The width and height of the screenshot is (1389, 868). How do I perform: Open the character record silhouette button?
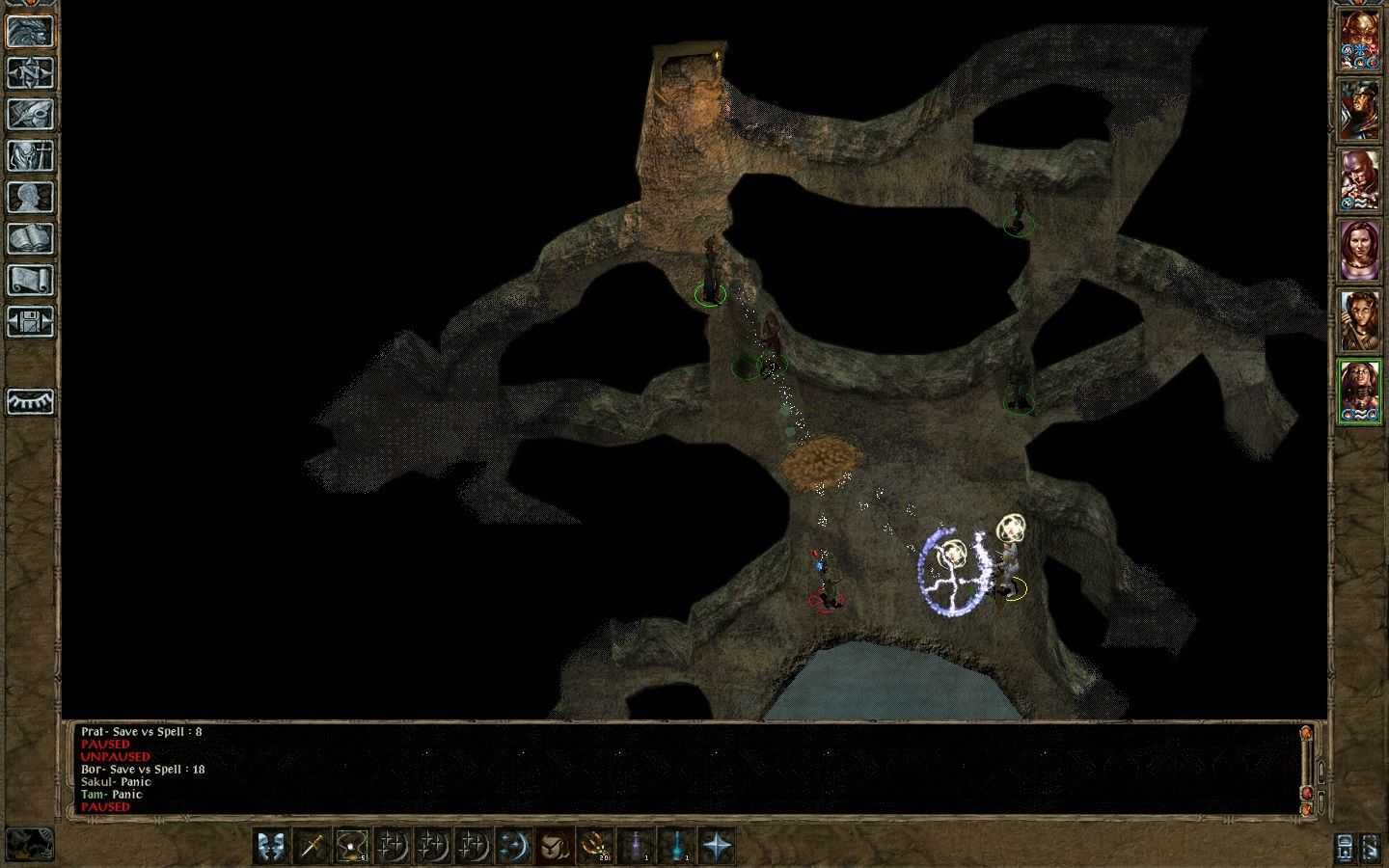[x=30, y=197]
